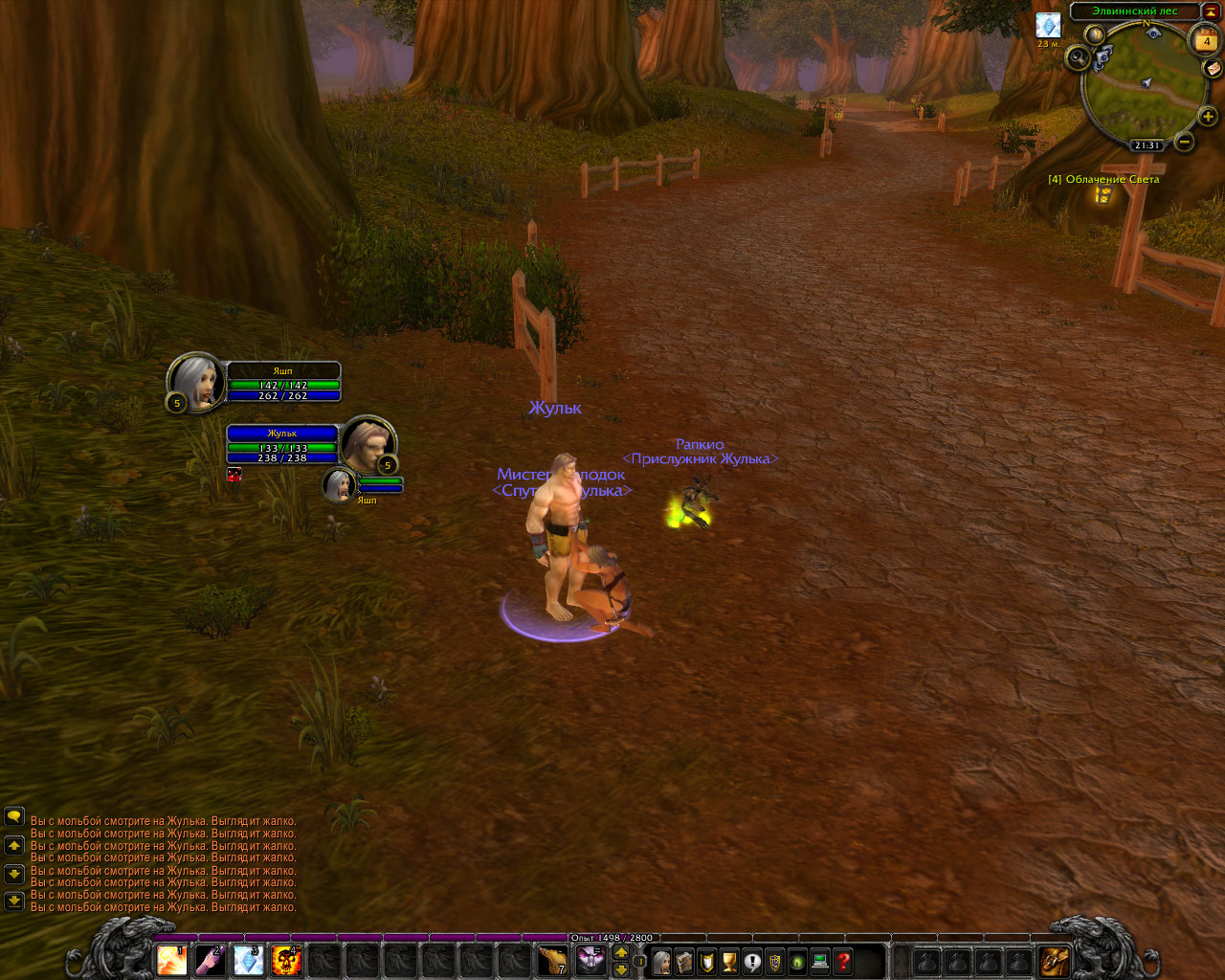1225x980 pixels.
Task: Activate the first action bar spell
Action: tap(172, 959)
